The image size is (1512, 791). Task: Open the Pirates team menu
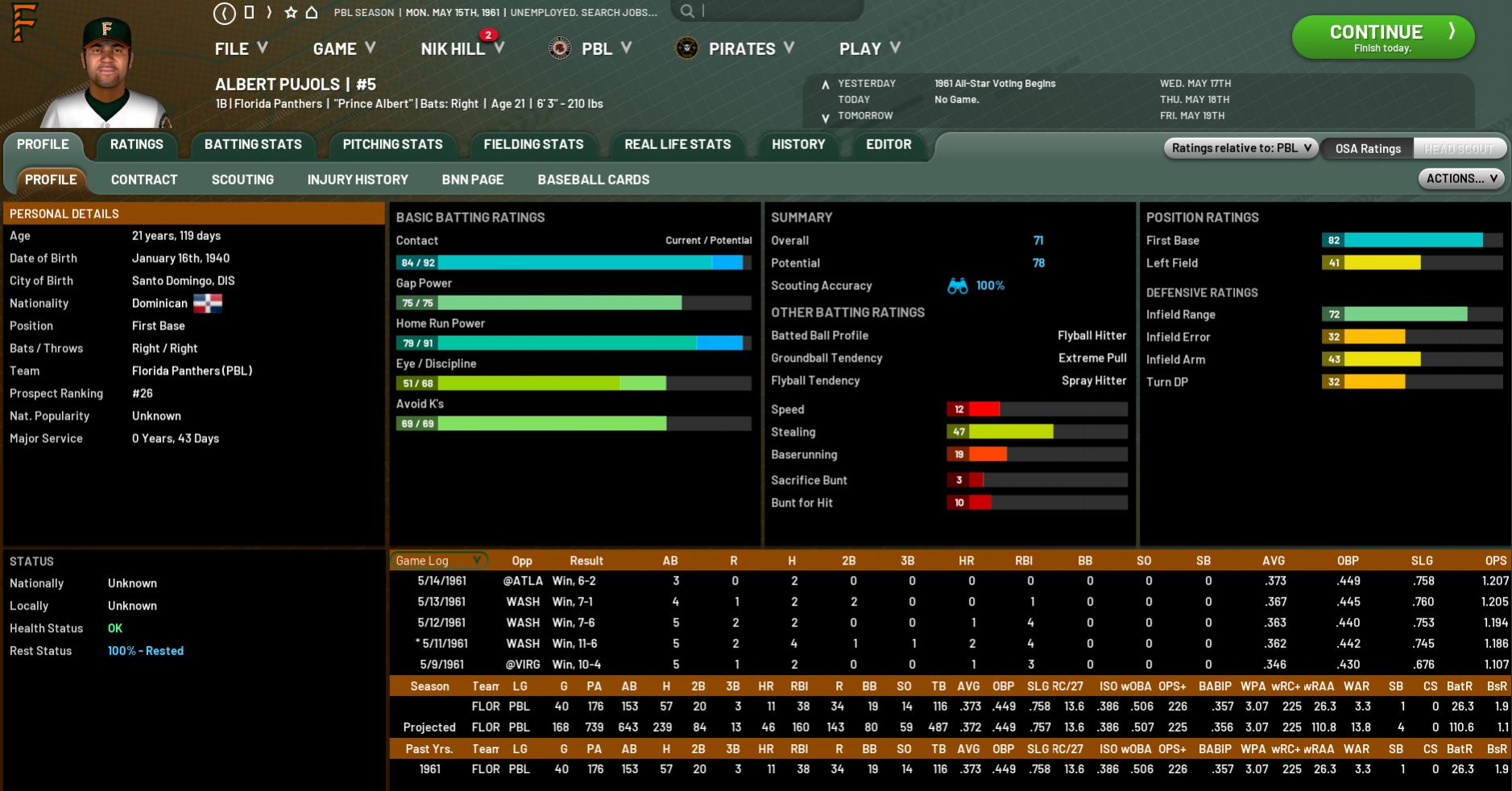pyautogui.click(x=741, y=49)
